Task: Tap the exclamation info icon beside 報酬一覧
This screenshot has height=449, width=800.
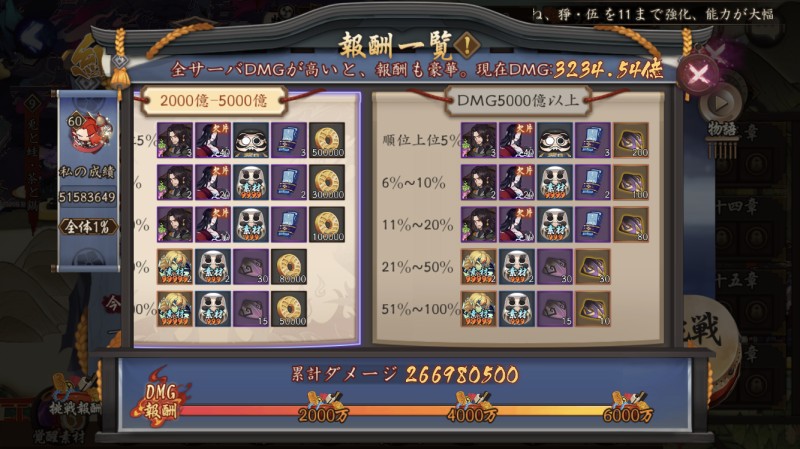Action: (466, 45)
